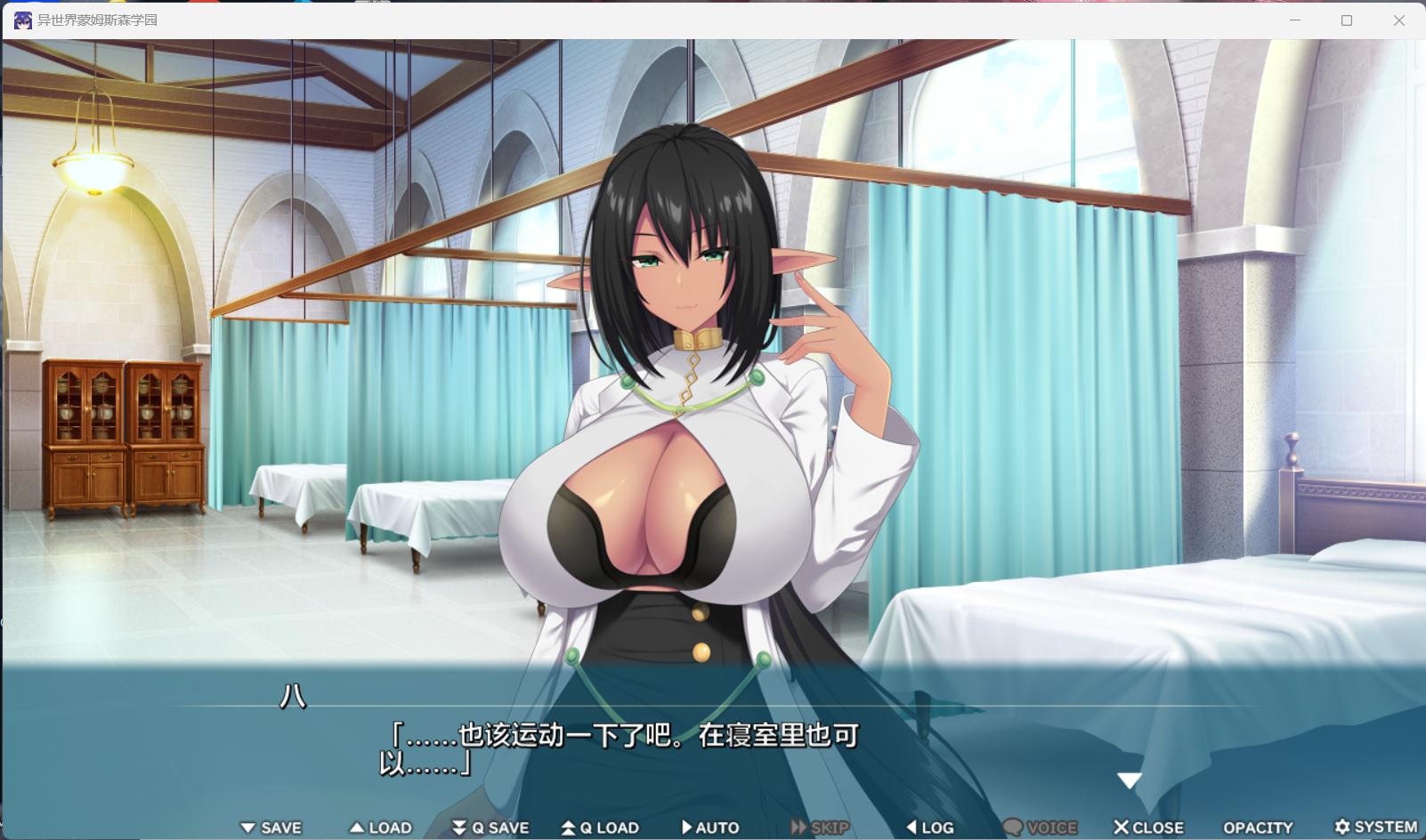1426x840 pixels.
Task: Close the game window
Action: [1398, 20]
